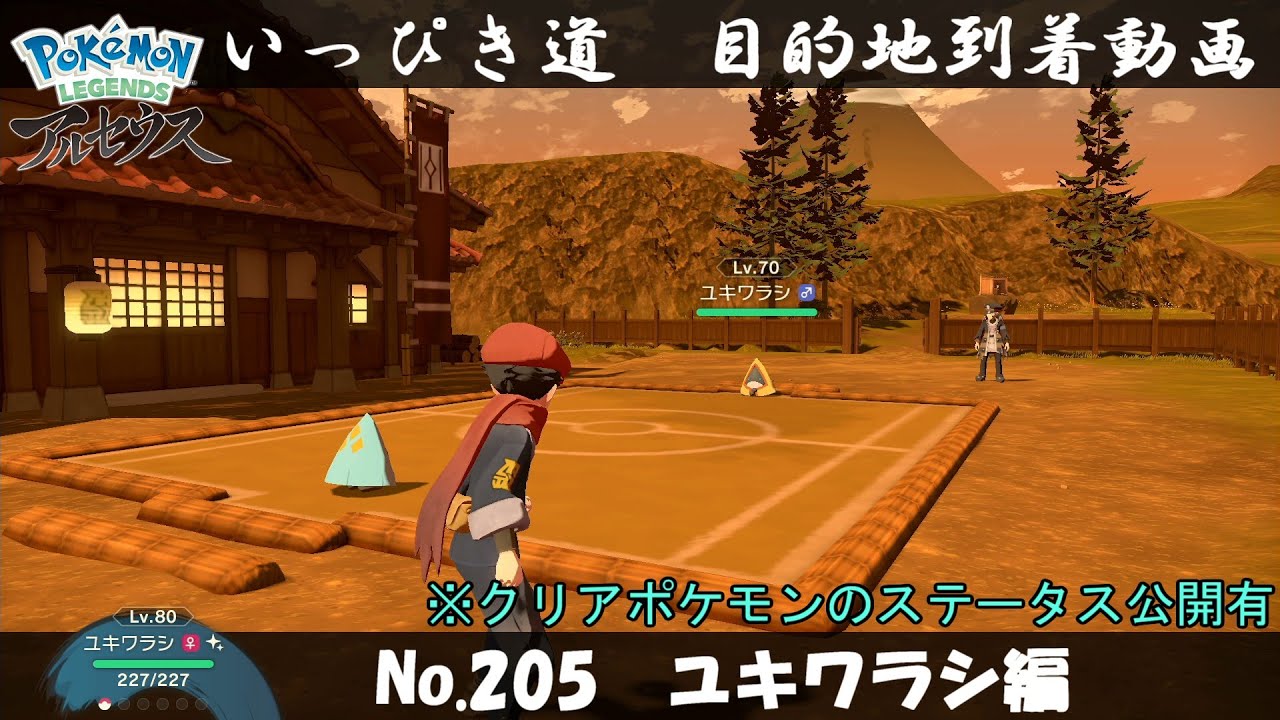Toggle the second empty party slot dot
Screen dimensions: 1280x720
[x=123, y=703]
